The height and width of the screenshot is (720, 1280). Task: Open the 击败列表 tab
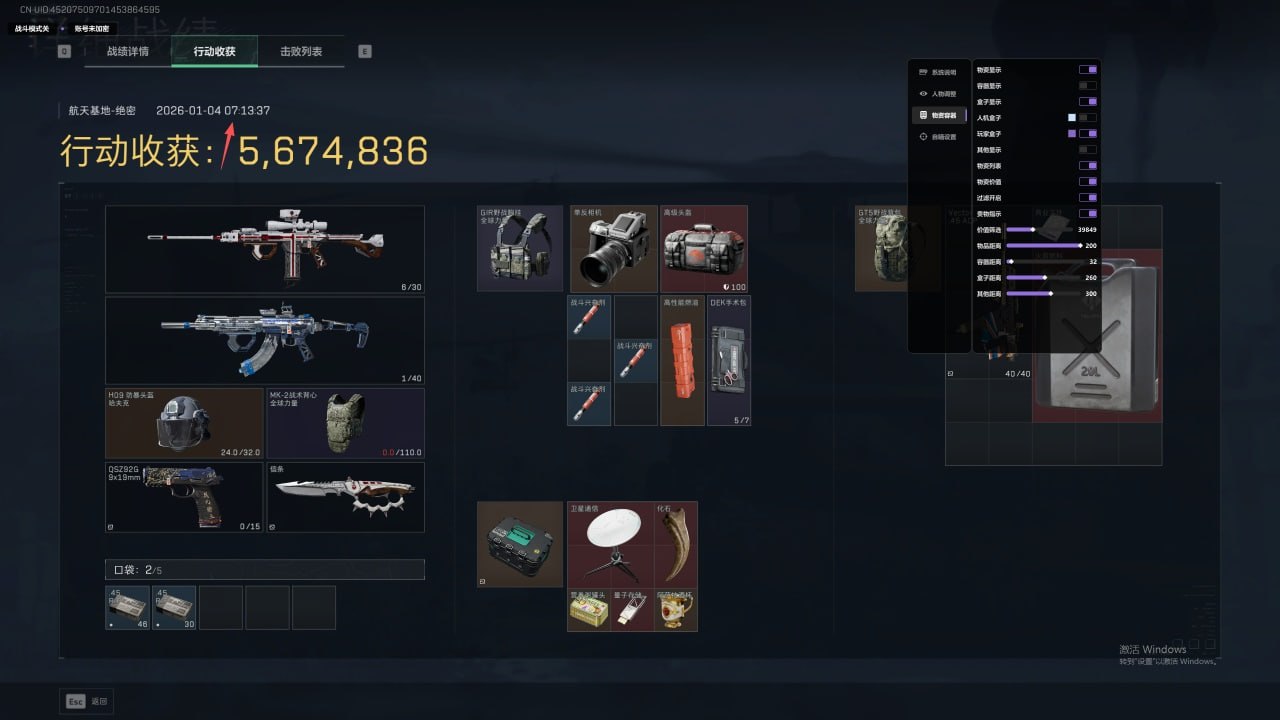[301, 51]
